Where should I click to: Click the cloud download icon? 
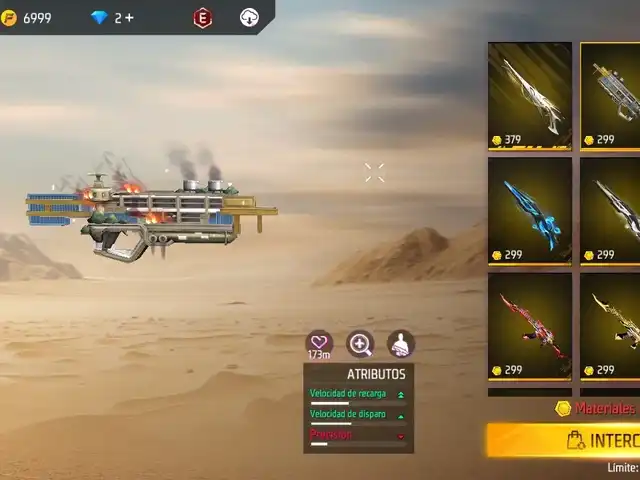[x=249, y=18]
